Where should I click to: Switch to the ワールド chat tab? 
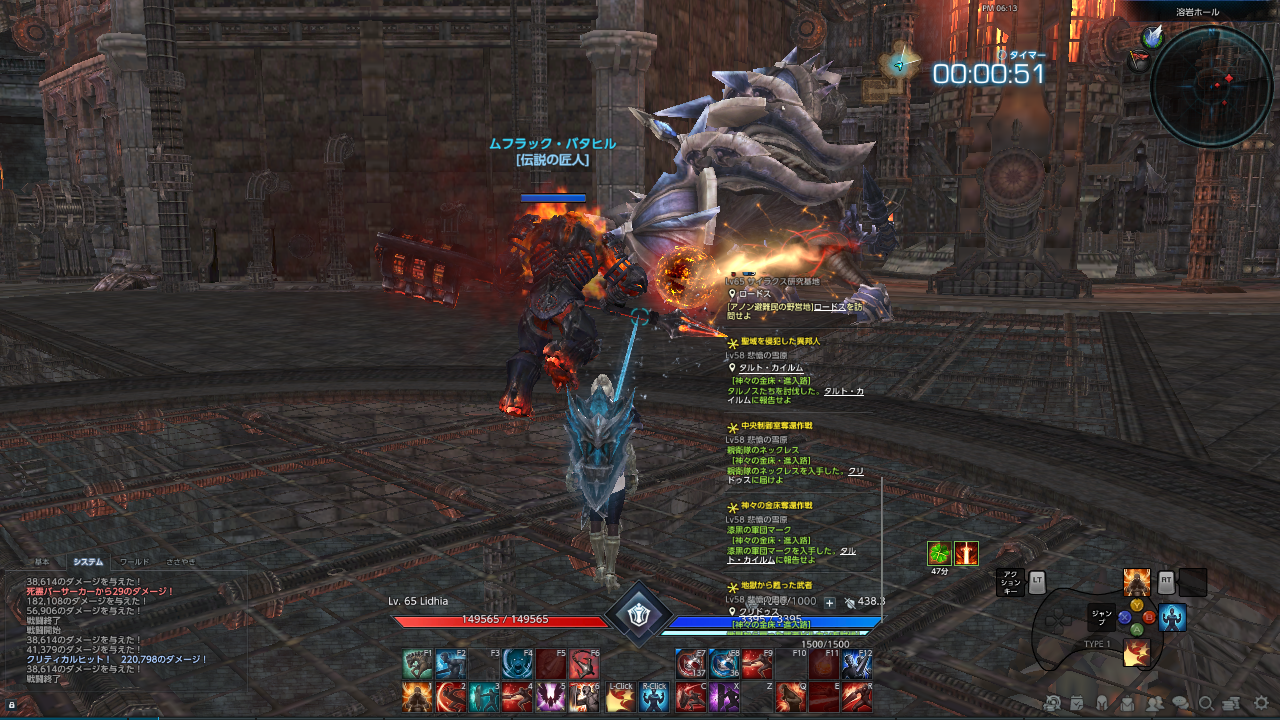coord(134,562)
